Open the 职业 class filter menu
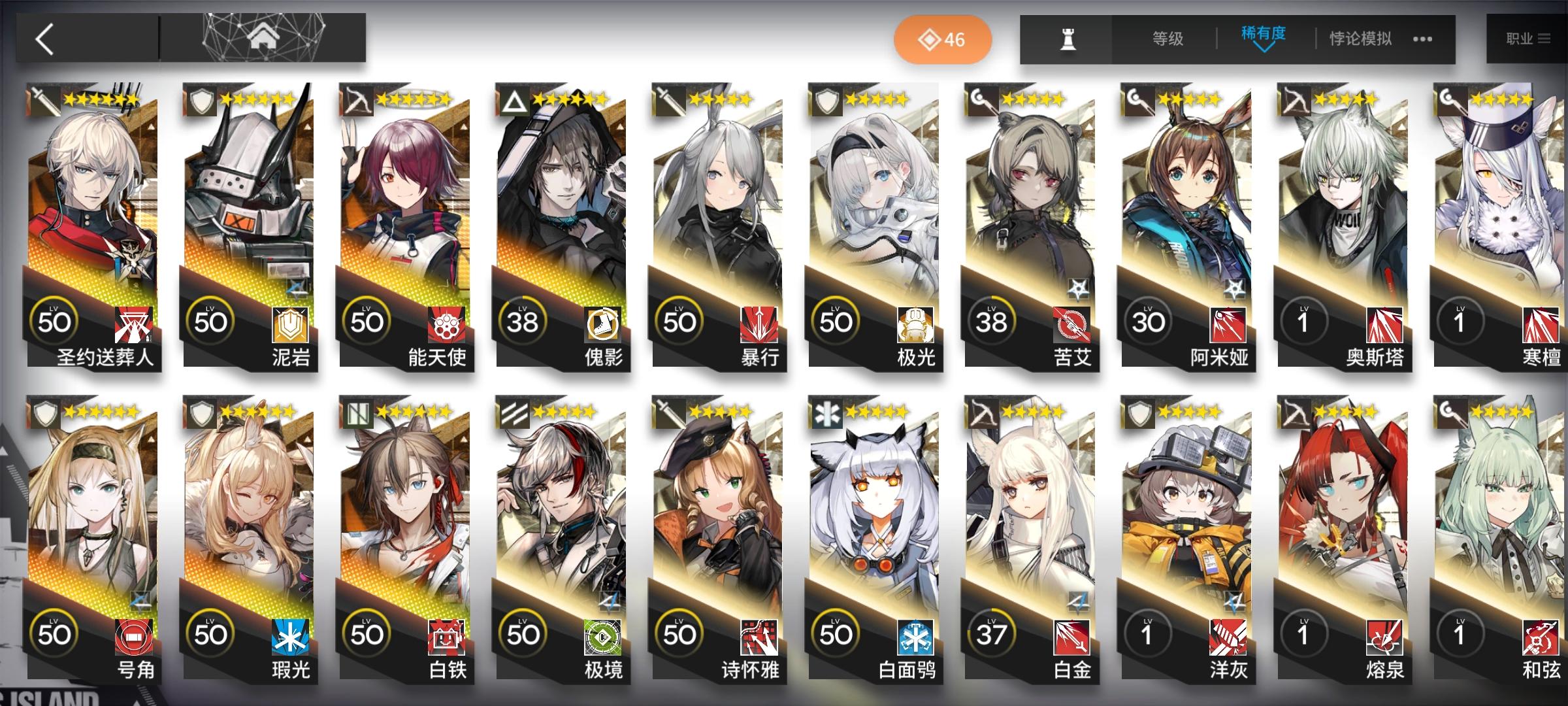1568x706 pixels. (1527, 38)
